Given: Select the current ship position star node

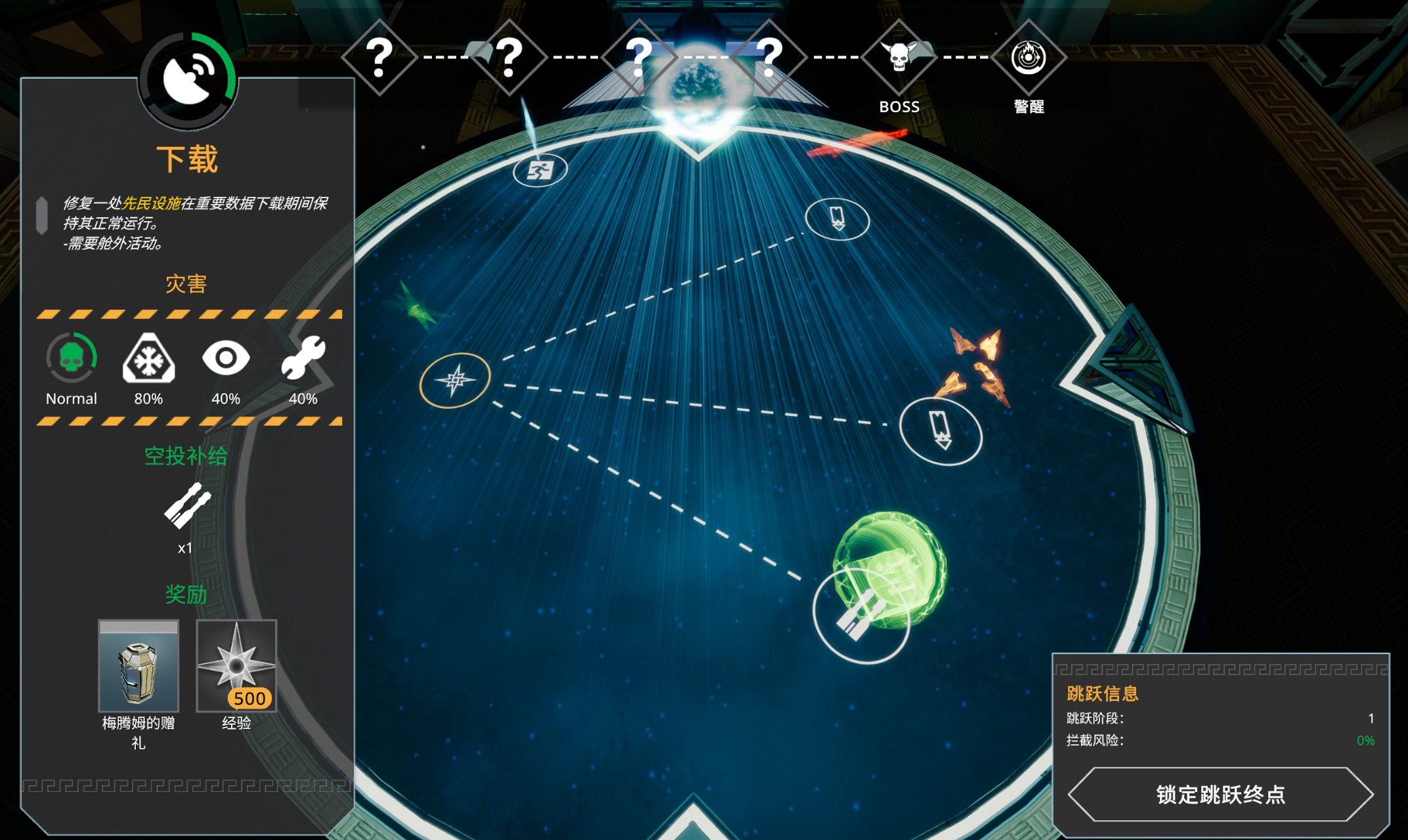Looking at the screenshot, I should coord(455,380).
